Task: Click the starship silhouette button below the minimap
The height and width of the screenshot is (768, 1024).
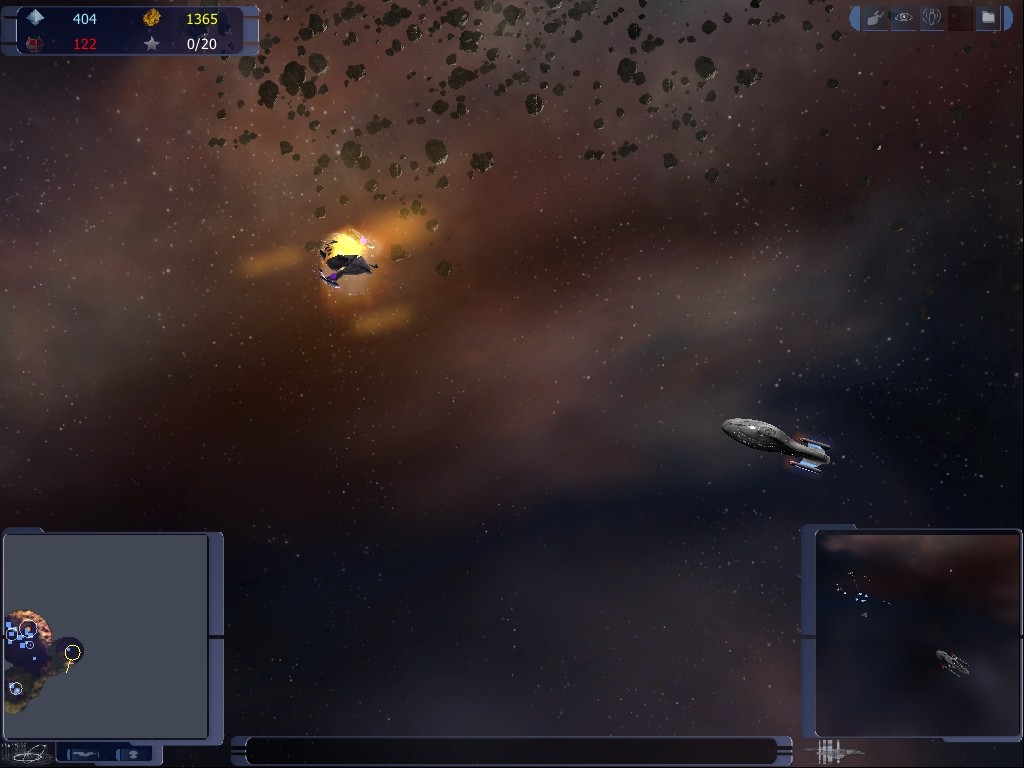Action: coord(84,754)
